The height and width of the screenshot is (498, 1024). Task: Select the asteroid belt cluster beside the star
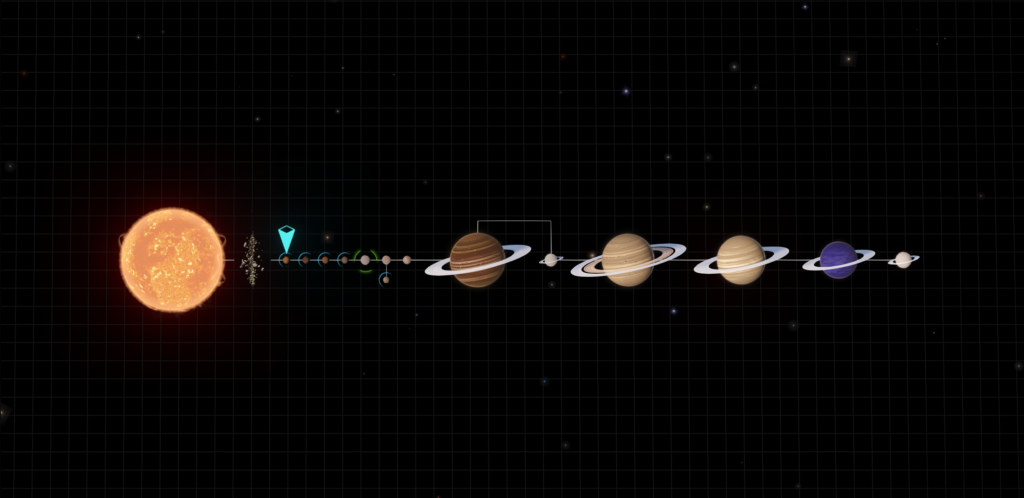pyautogui.click(x=251, y=260)
